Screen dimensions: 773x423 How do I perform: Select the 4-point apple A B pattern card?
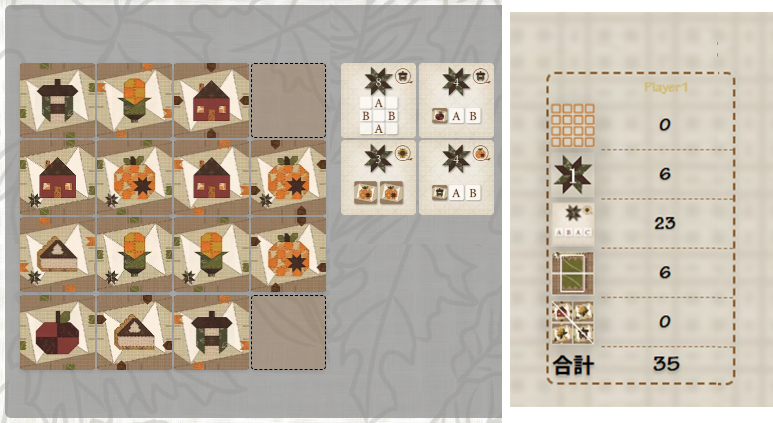pos(456,100)
